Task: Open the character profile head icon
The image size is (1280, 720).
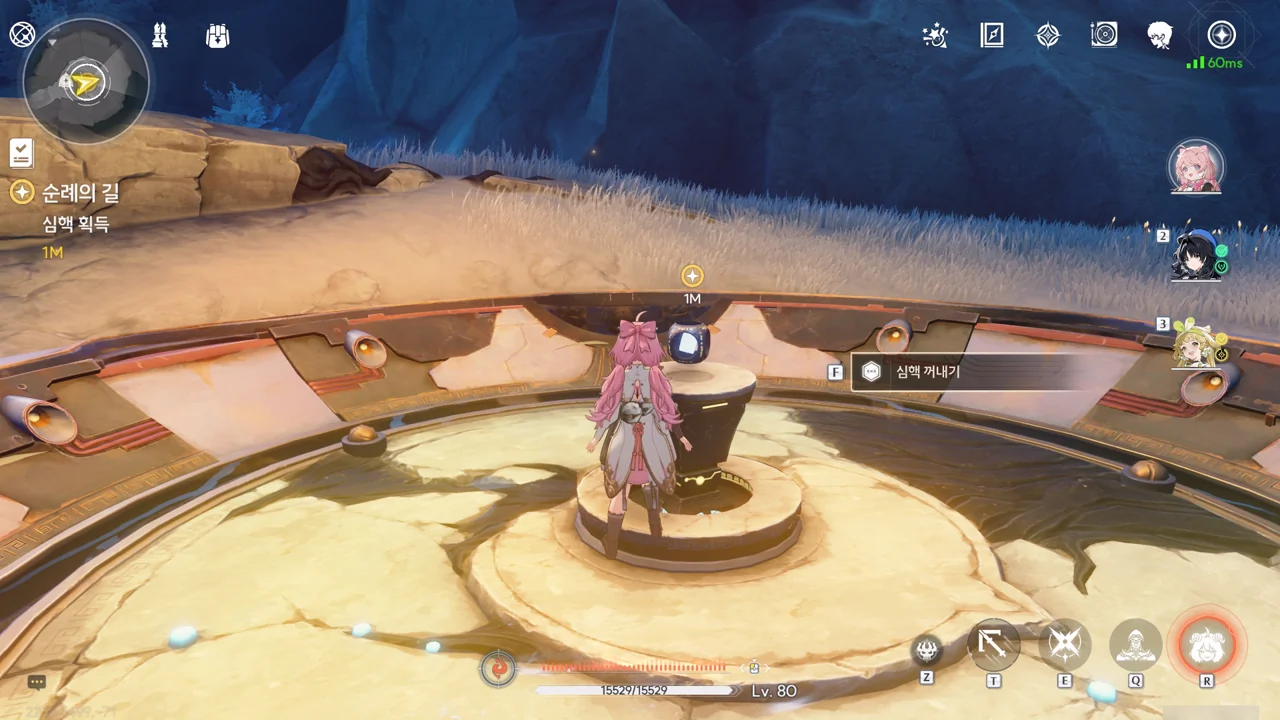Action: (1160, 36)
